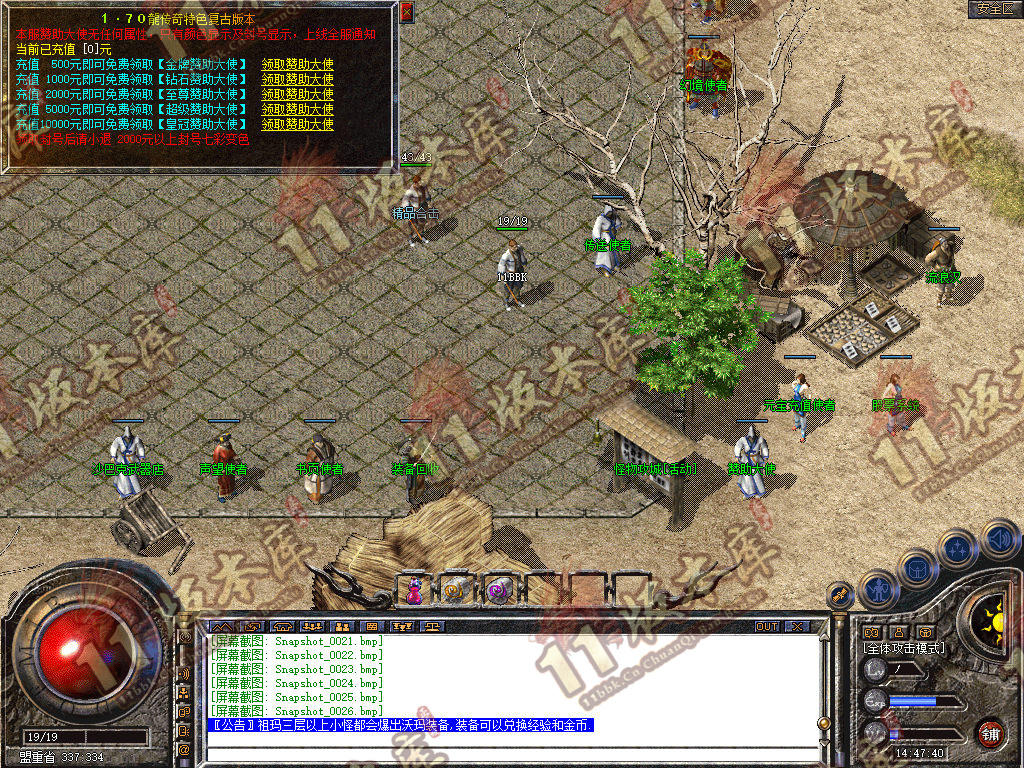The width and height of the screenshot is (1024, 768).
Task: Select the 公告 announcement chat line
Action: tap(400, 725)
